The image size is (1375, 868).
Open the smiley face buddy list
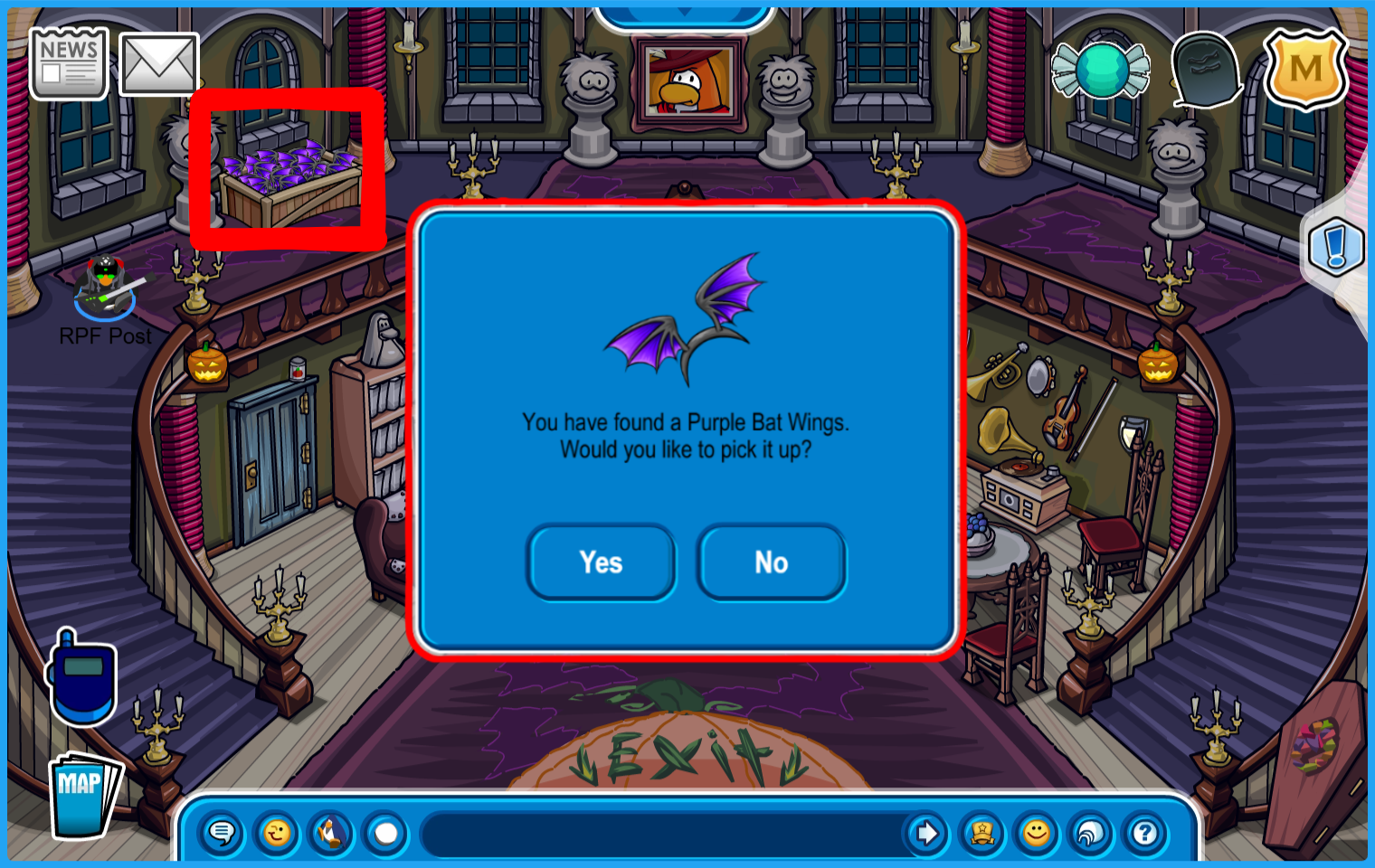(1037, 833)
